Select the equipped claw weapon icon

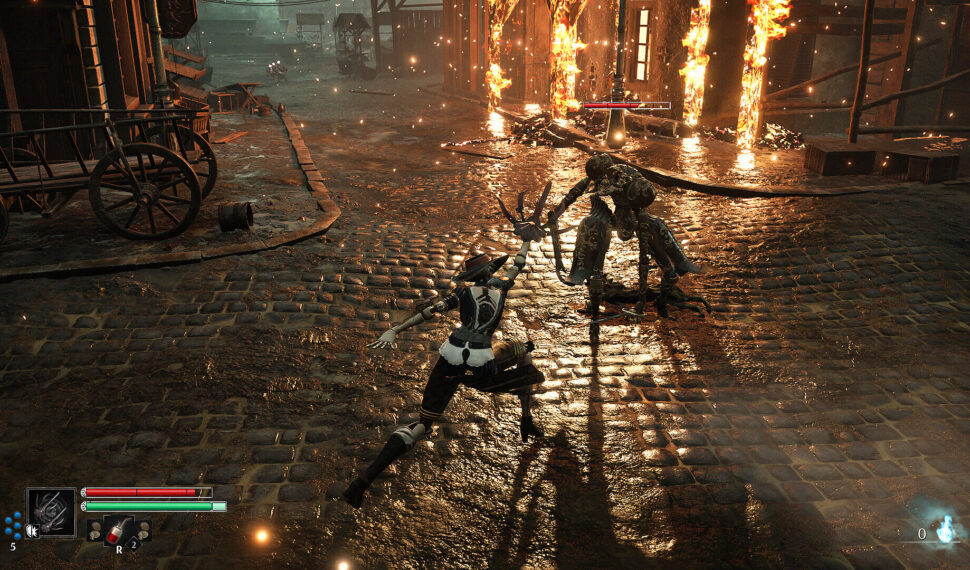click(51, 512)
